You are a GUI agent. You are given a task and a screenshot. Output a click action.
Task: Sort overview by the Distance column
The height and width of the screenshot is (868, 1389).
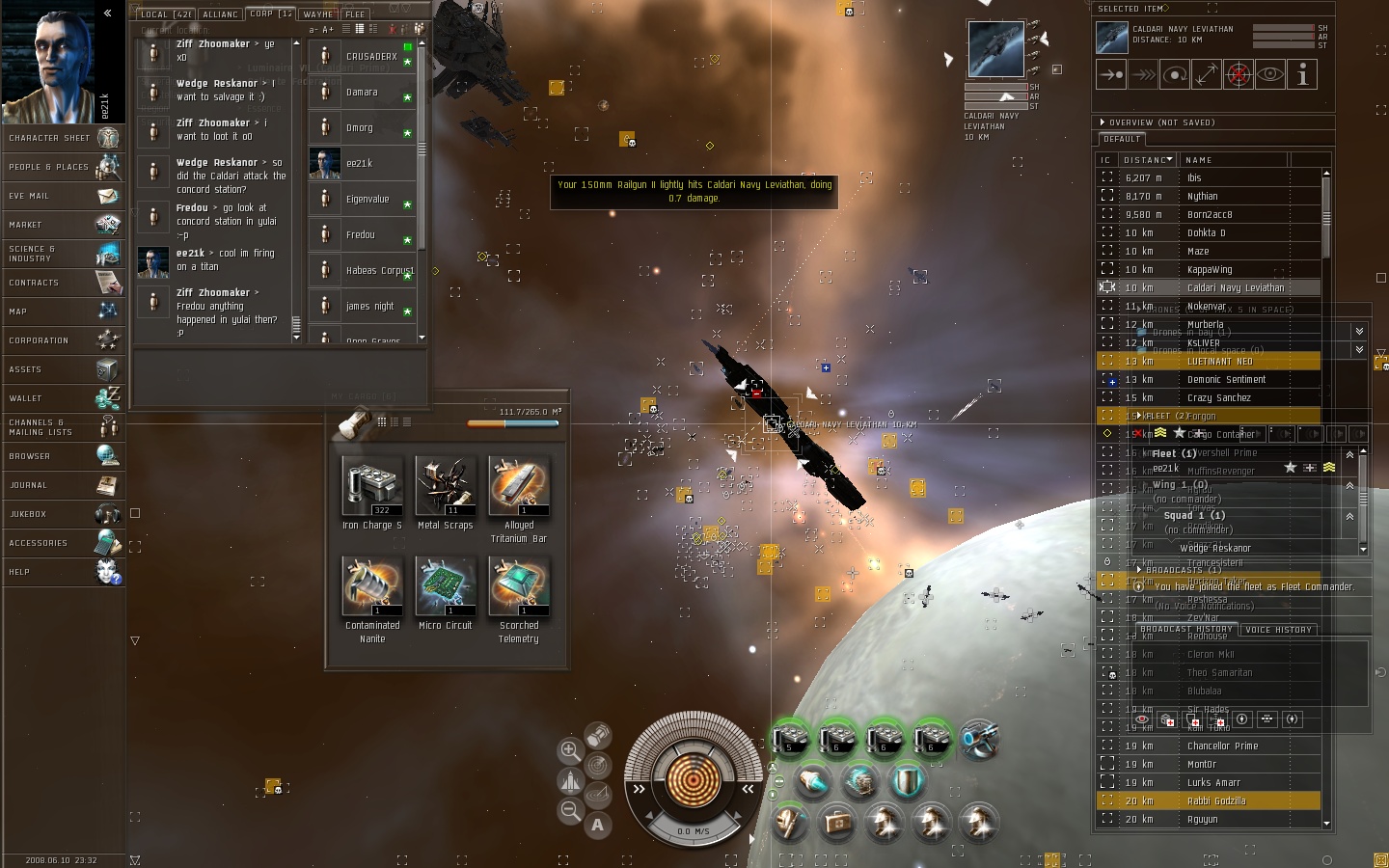pos(1147,160)
